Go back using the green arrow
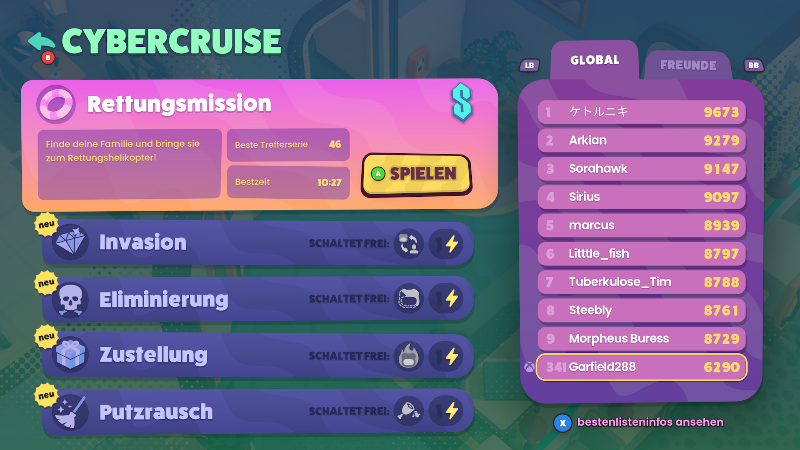 tap(42, 43)
